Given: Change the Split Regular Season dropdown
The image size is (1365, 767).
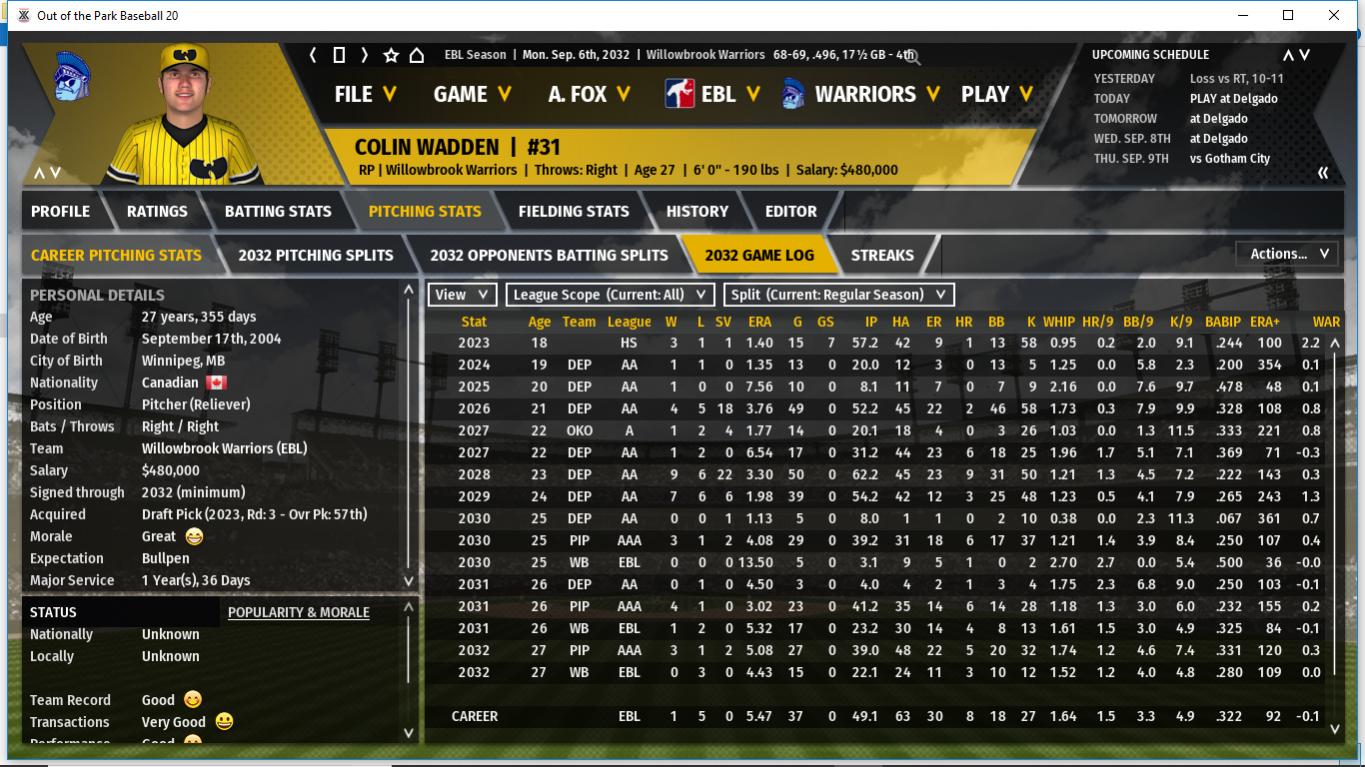Looking at the screenshot, I should coord(838,295).
